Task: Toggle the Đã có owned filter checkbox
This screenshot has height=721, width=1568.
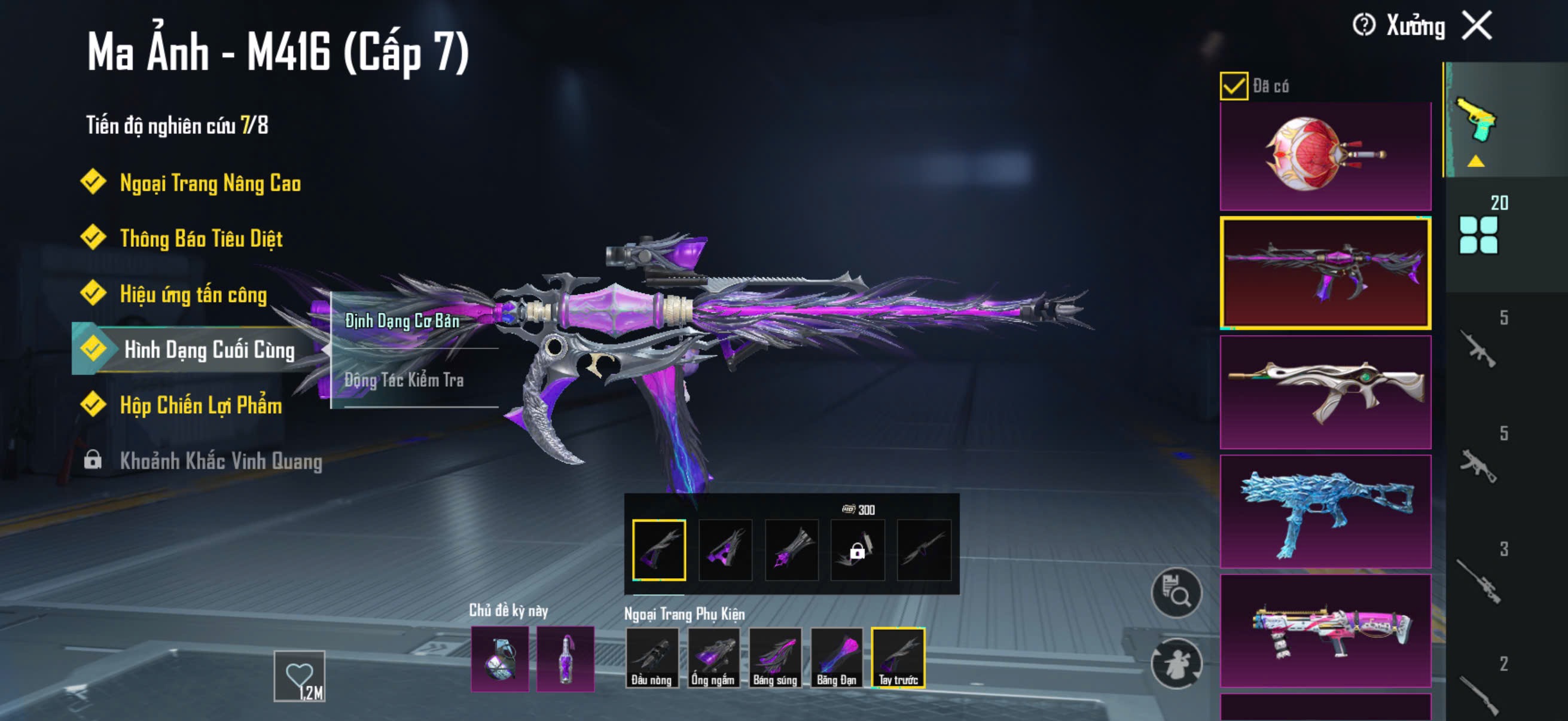Action: (x=1233, y=85)
